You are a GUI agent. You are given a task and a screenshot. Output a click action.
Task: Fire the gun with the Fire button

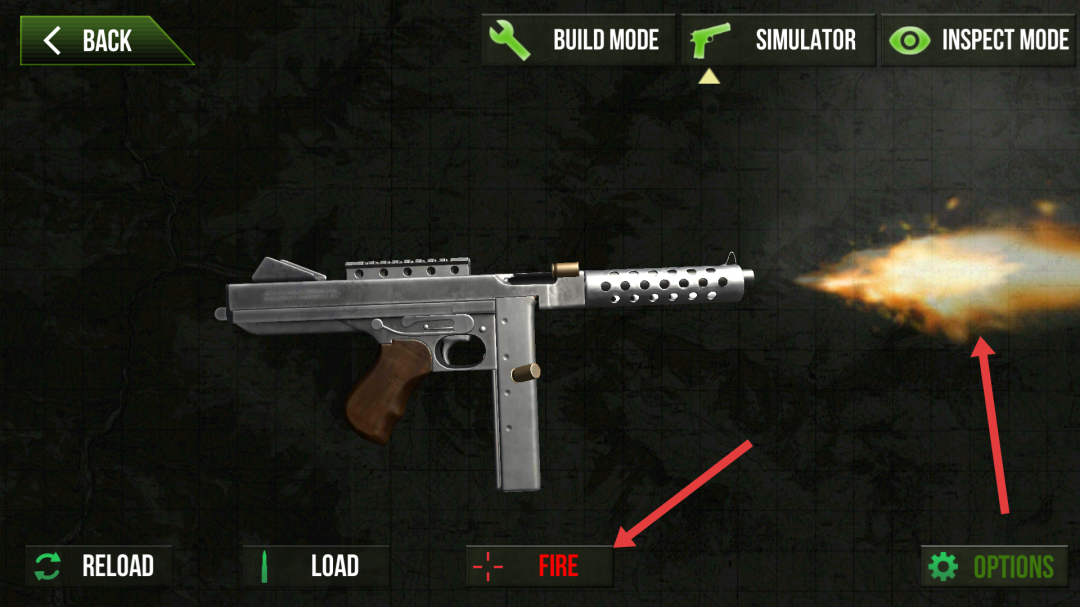(x=539, y=566)
